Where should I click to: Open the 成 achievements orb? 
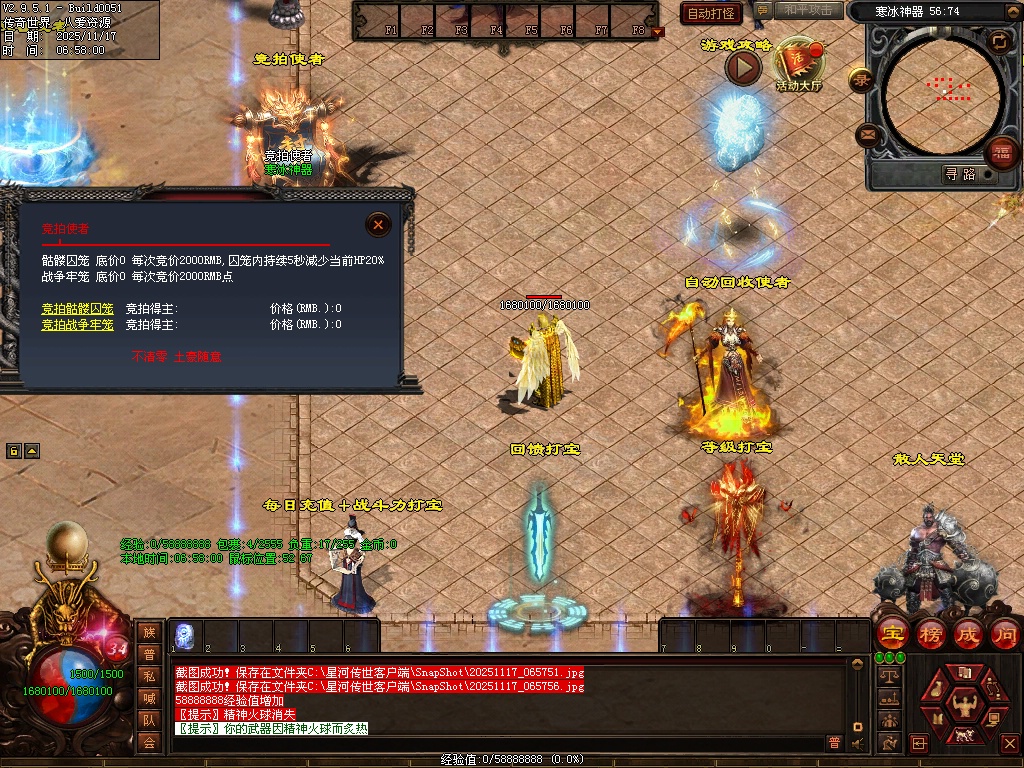[x=968, y=634]
